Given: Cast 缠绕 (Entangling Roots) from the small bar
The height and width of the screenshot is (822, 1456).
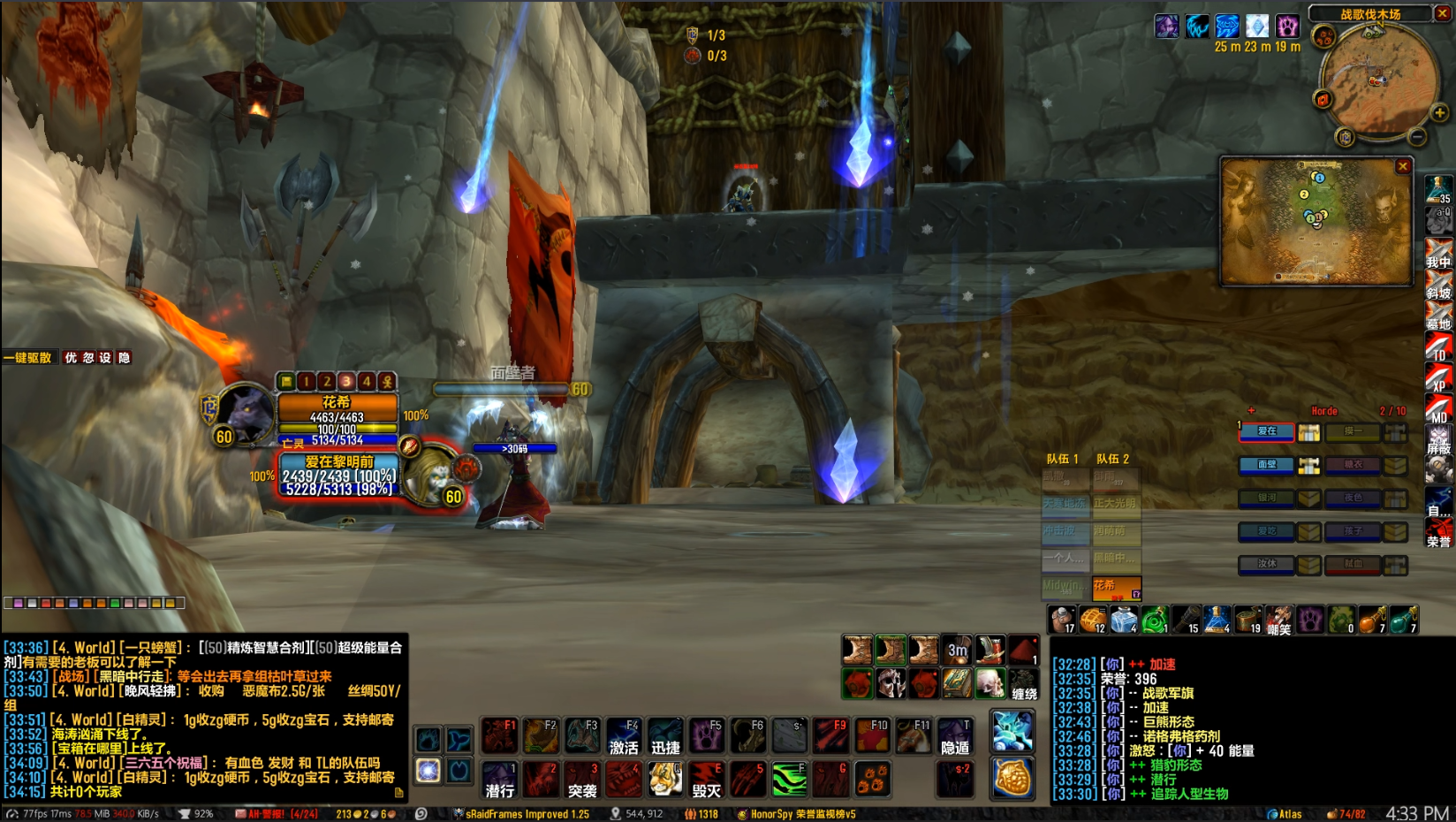Looking at the screenshot, I should tap(1024, 684).
